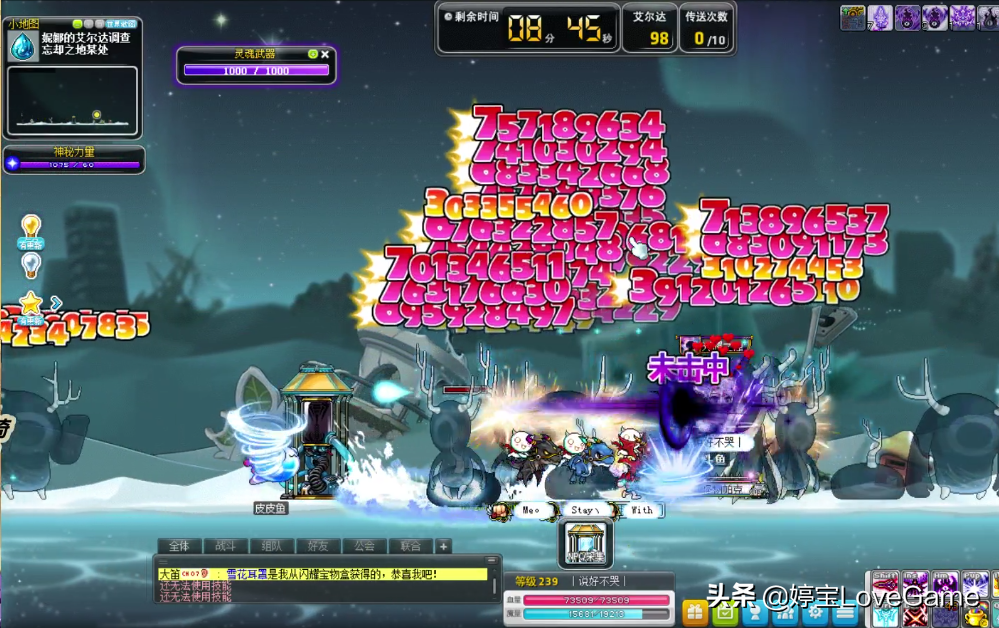Click the minimap display area
This screenshot has width=999, height=628.
(x=72, y=101)
